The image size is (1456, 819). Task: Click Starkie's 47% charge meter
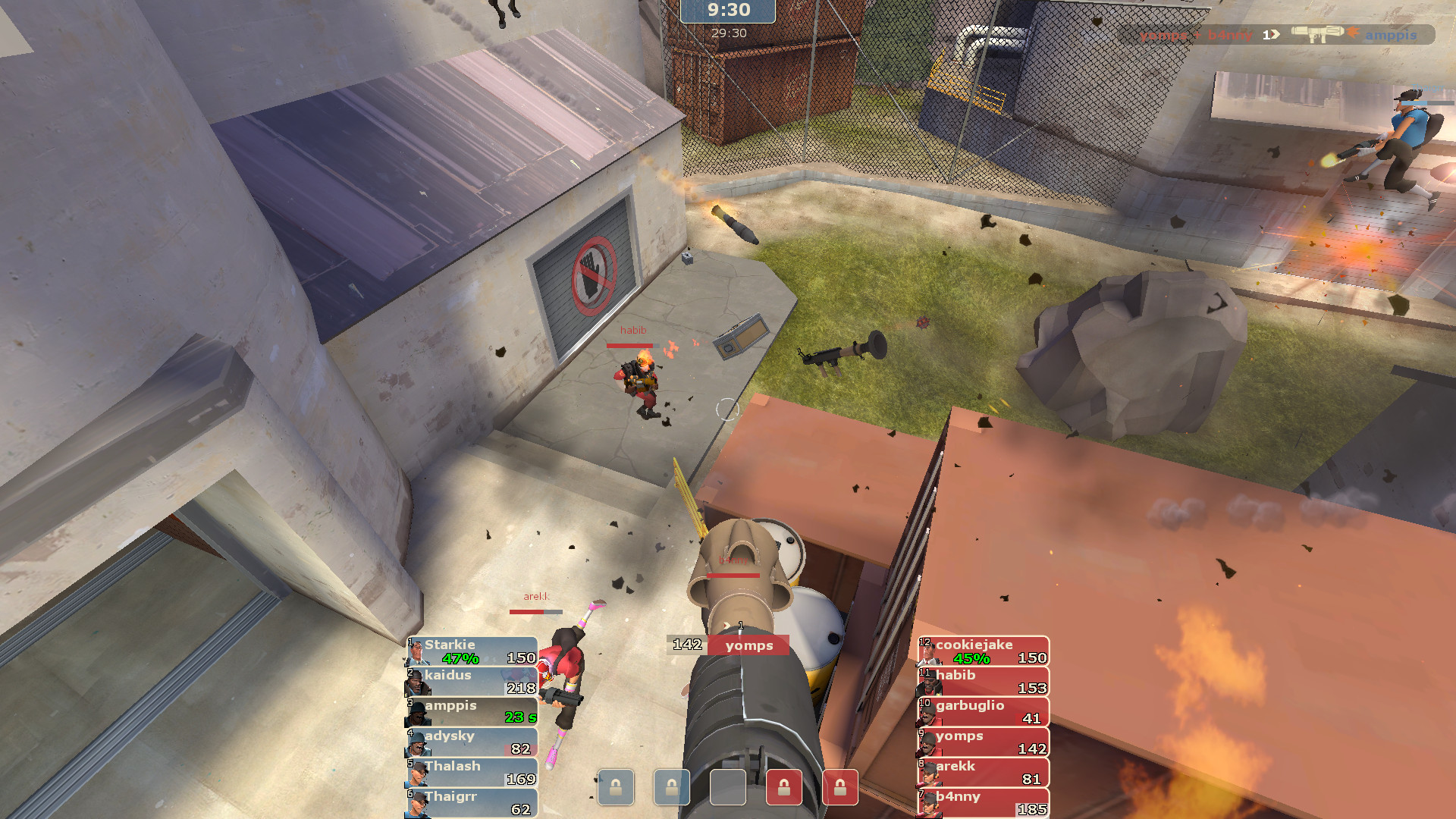tap(460, 660)
